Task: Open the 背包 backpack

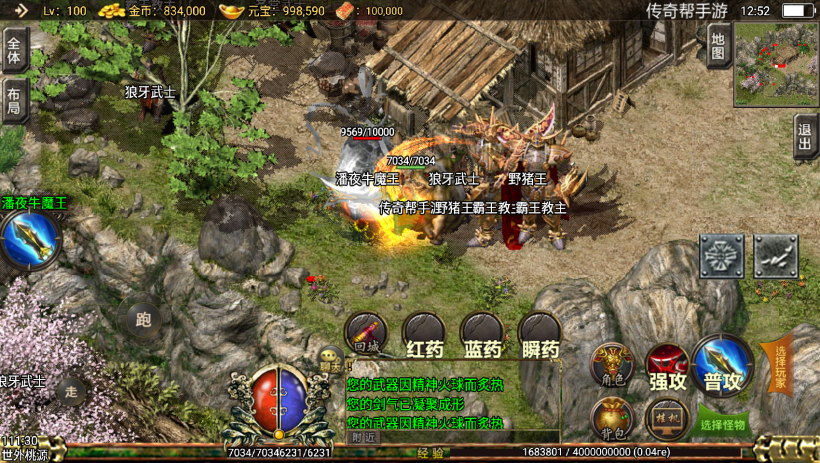Action: tap(611, 419)
